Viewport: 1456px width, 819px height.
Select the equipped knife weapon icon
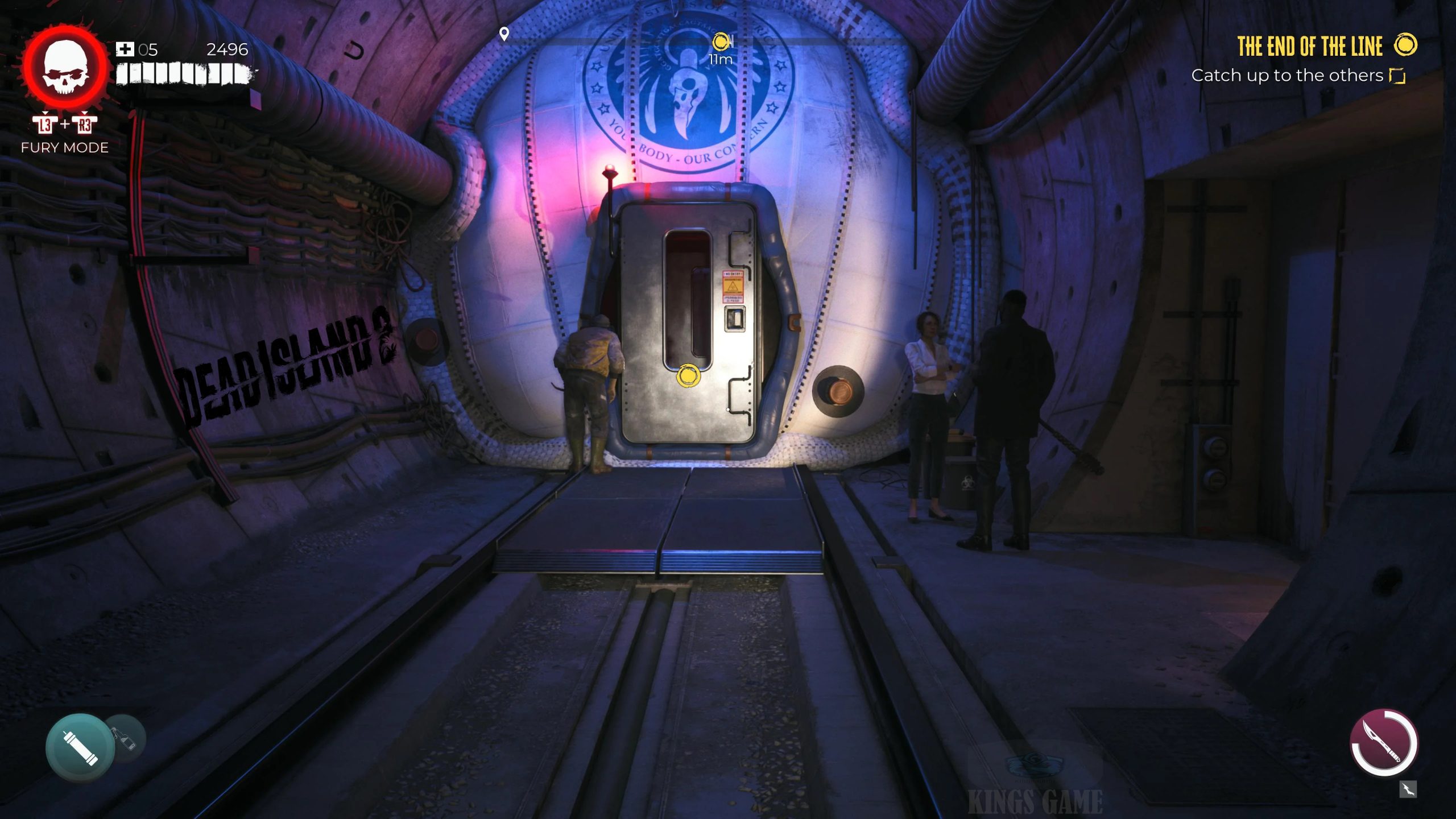pos(1384,742)
